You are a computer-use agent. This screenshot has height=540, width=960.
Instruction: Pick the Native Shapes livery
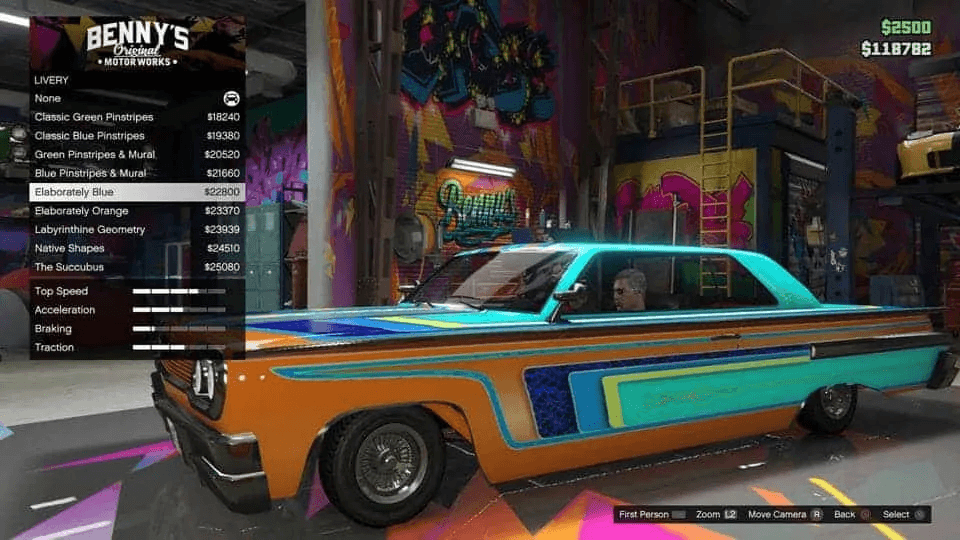[x=137, y=248]
